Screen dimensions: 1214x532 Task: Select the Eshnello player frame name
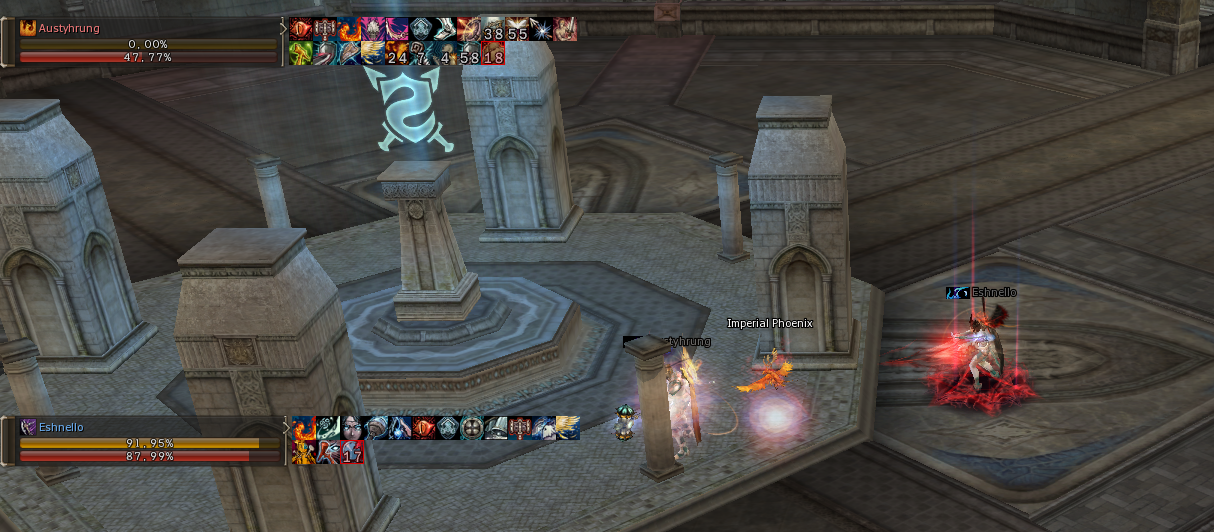(61, 428)
